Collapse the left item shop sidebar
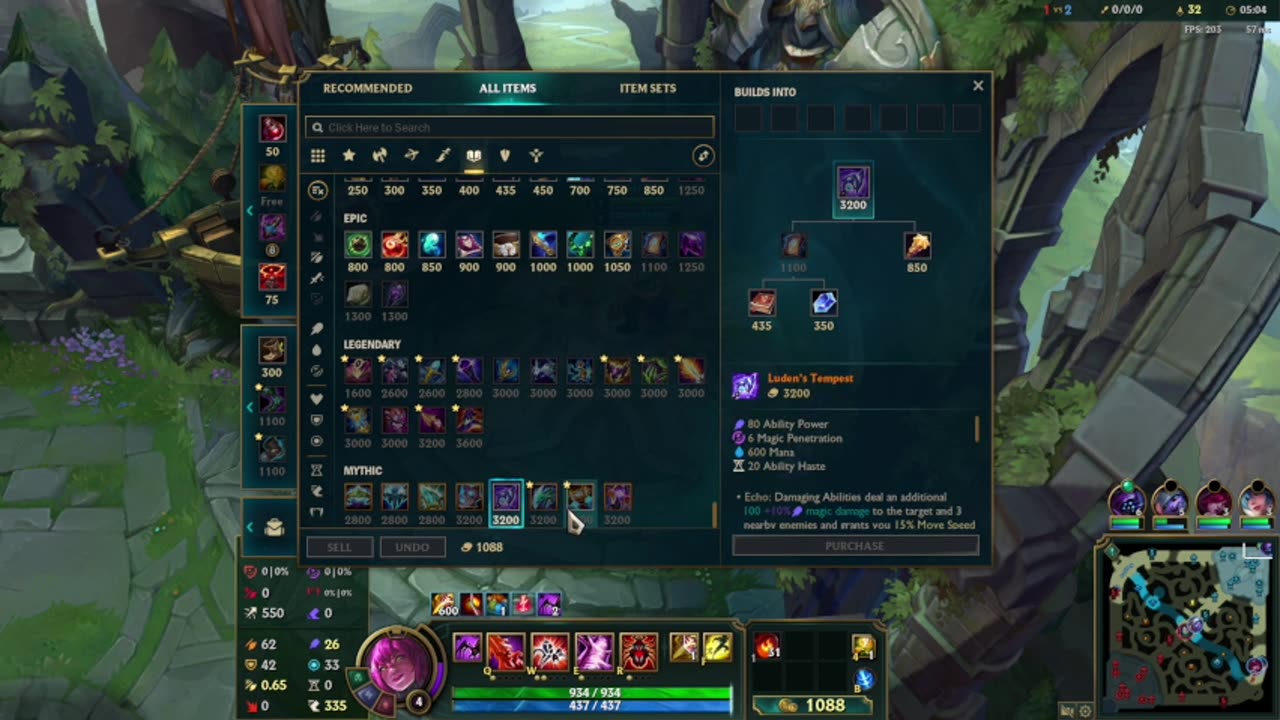This screenshot has width=1280, height=720. tap(250, 210)
